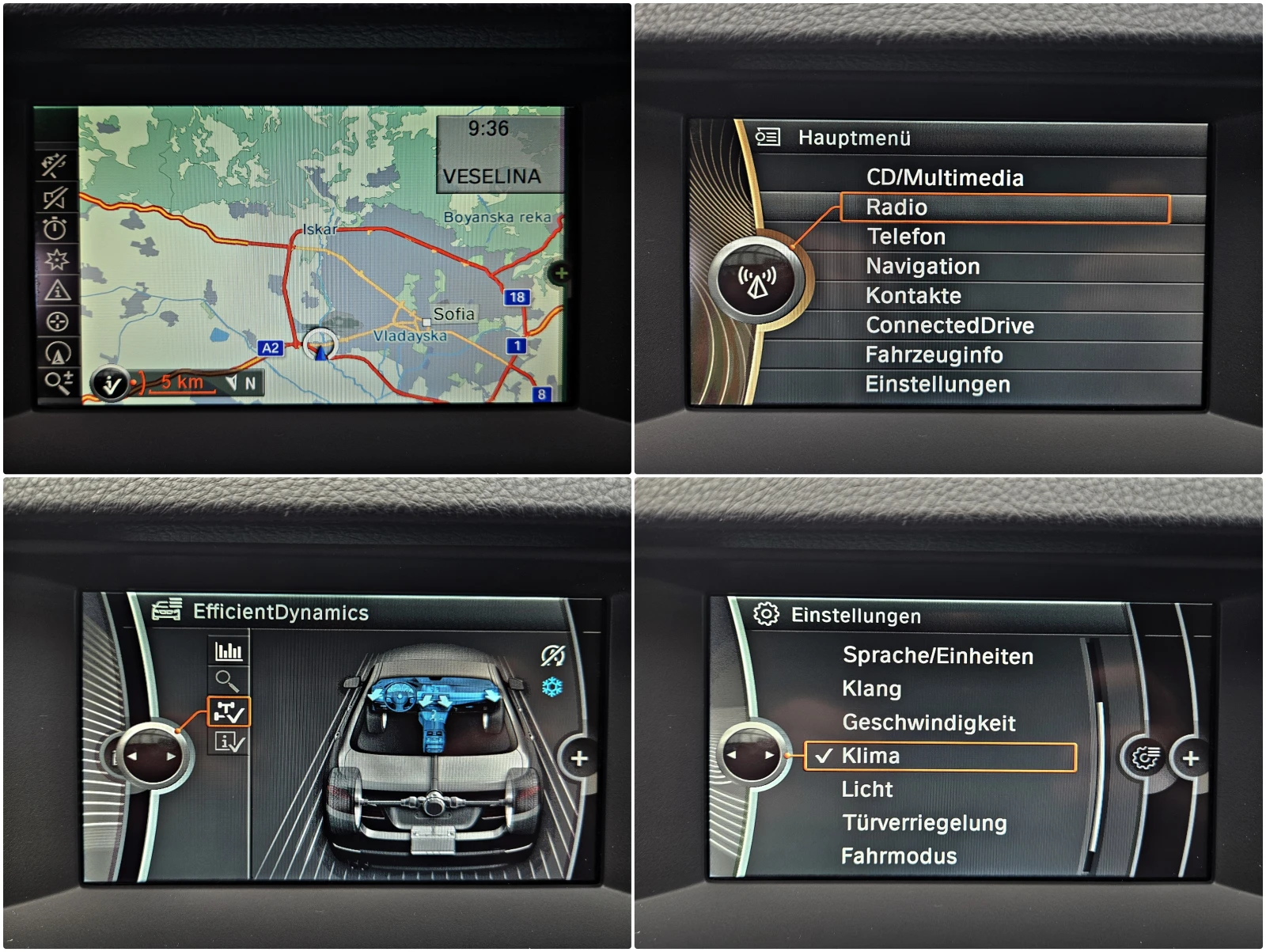
Task: Select the bar chart icon in EfficientDynamics
Action: pyautogui.click(x=228, y=650)
